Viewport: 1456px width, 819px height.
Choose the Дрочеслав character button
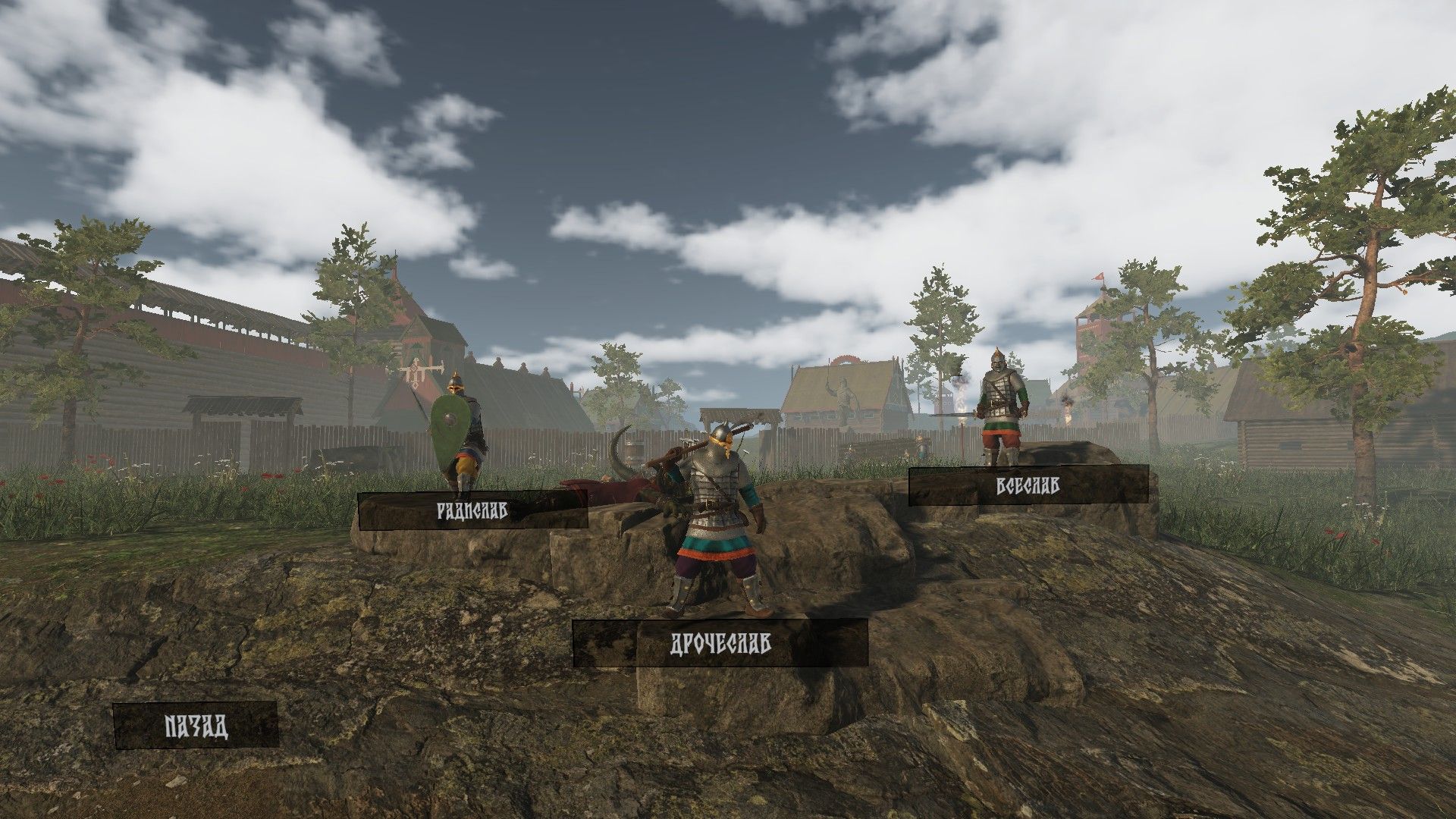click(720, 644)
